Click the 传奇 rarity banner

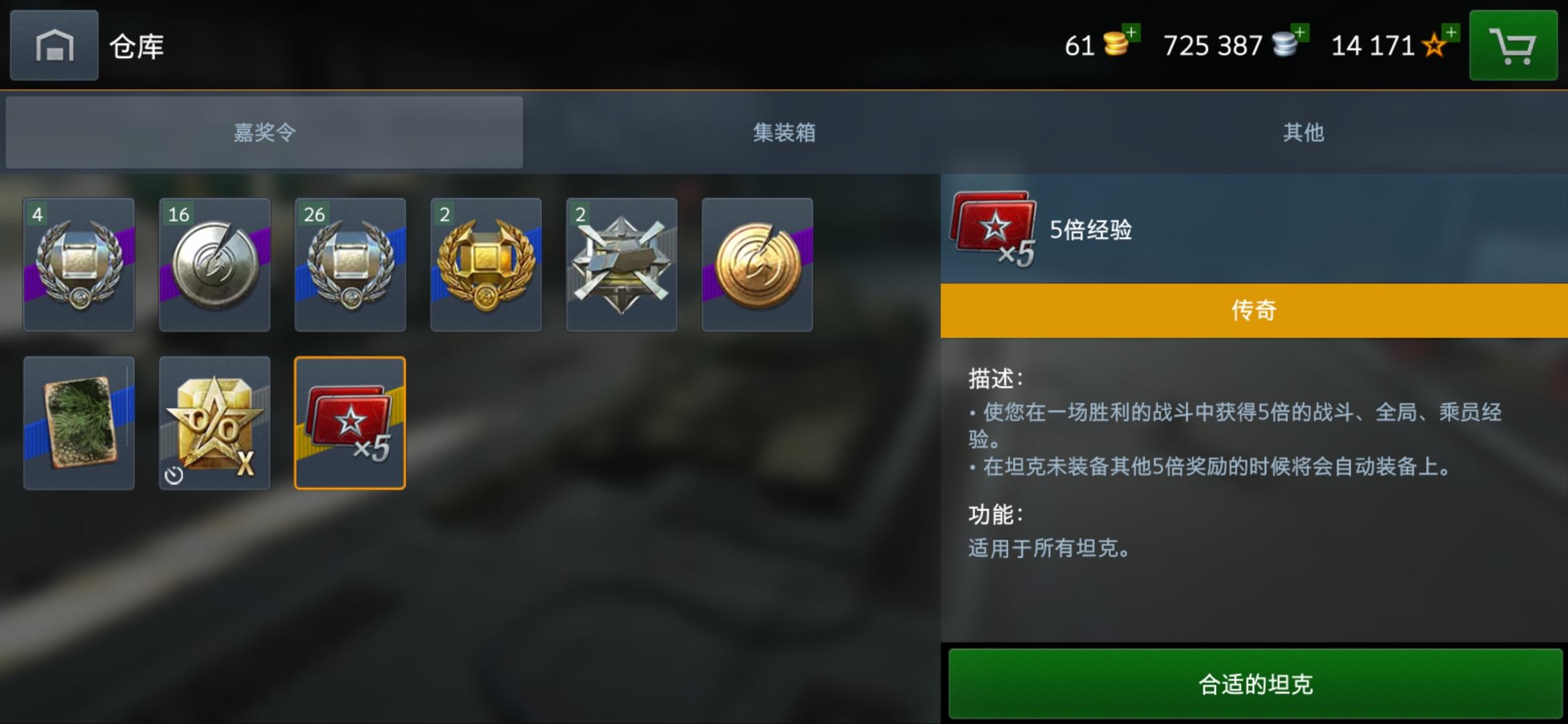1253,309
